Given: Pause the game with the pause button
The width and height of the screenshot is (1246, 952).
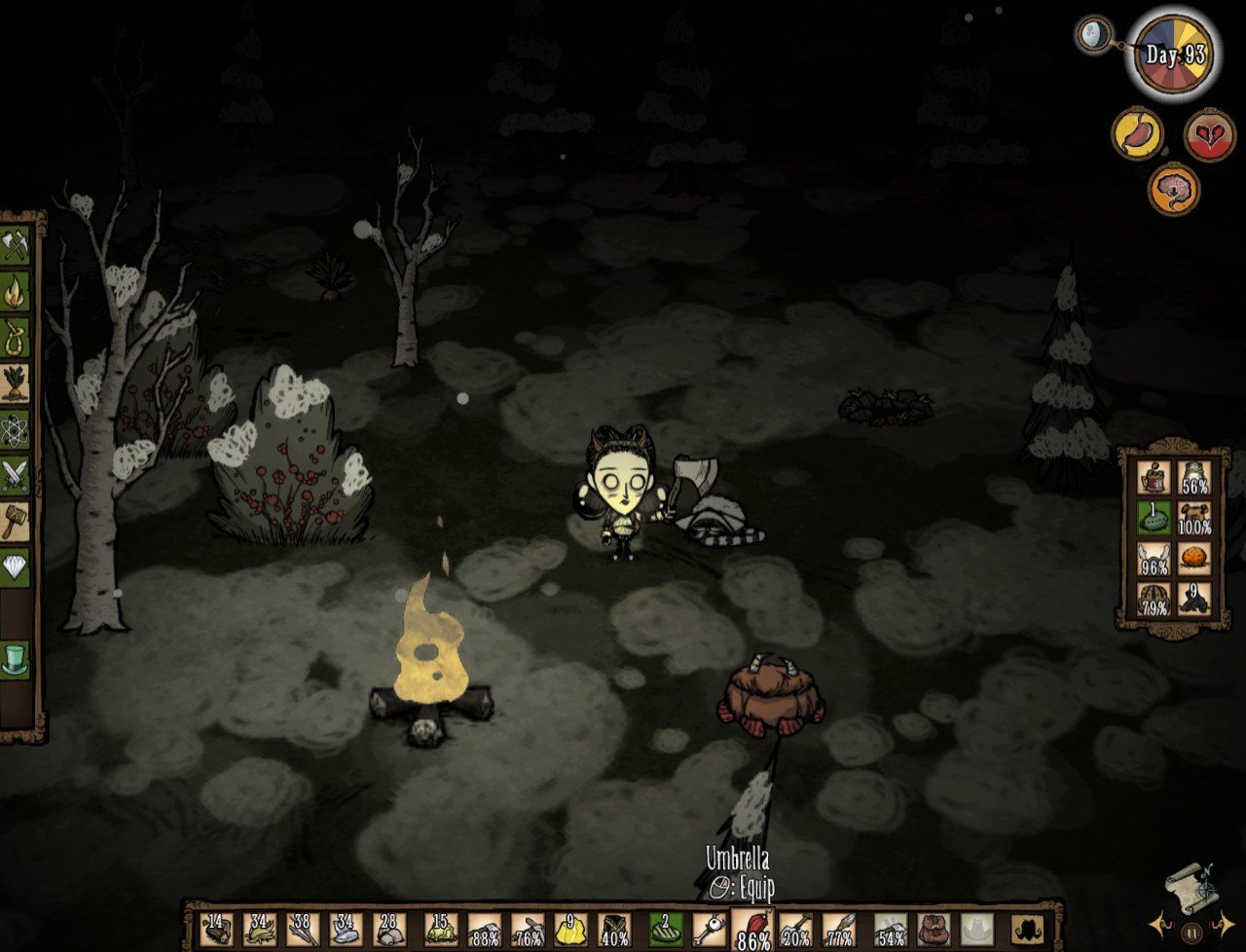Looking at the screenshot, I should 1192,932.
